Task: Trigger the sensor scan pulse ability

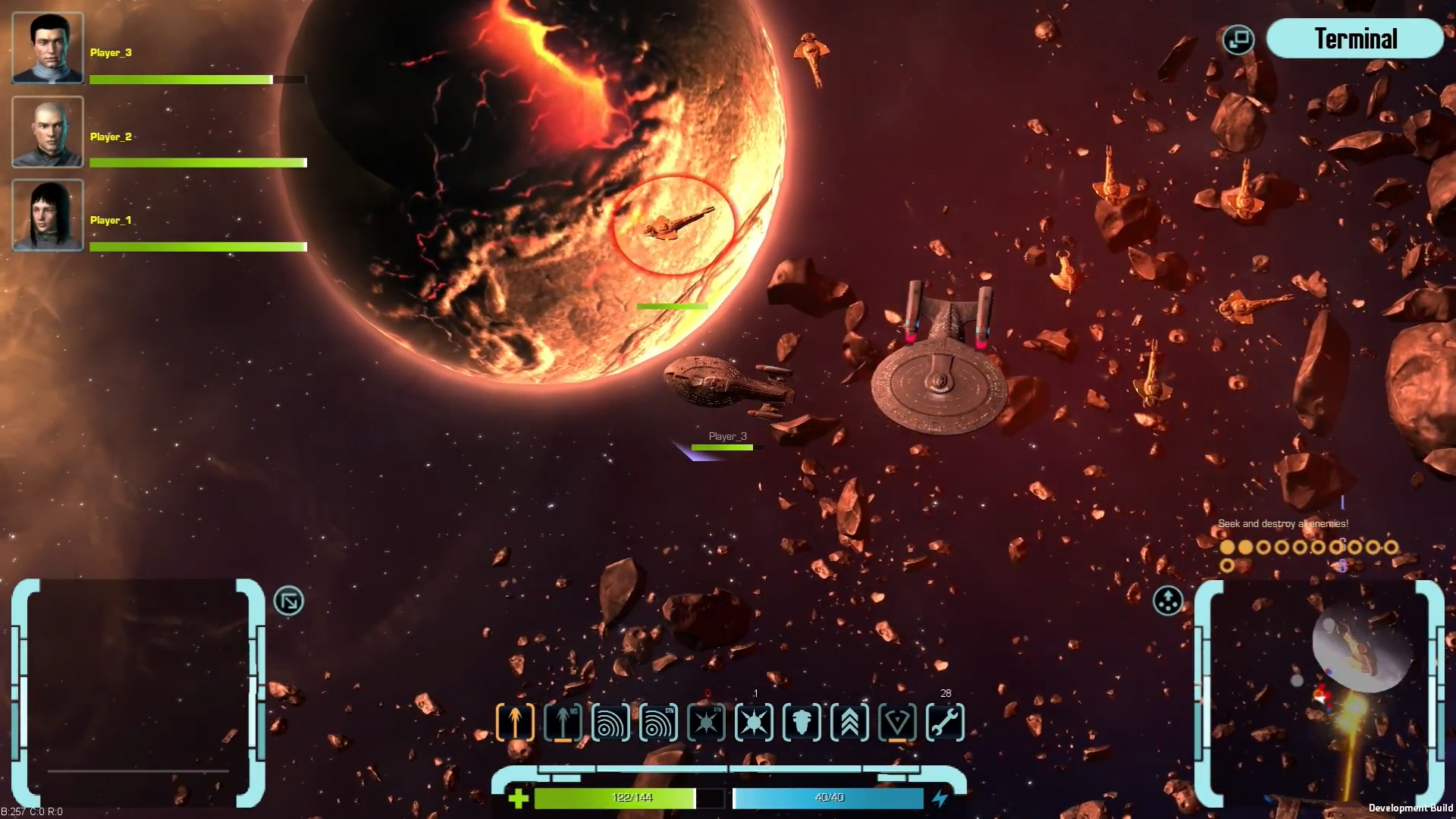Action: tap(610, 723)
